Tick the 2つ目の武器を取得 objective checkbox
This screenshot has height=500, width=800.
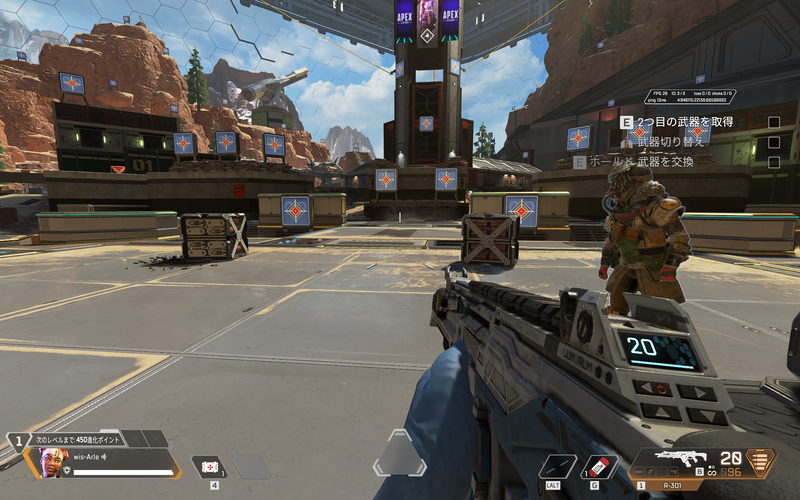click(773, 122)
